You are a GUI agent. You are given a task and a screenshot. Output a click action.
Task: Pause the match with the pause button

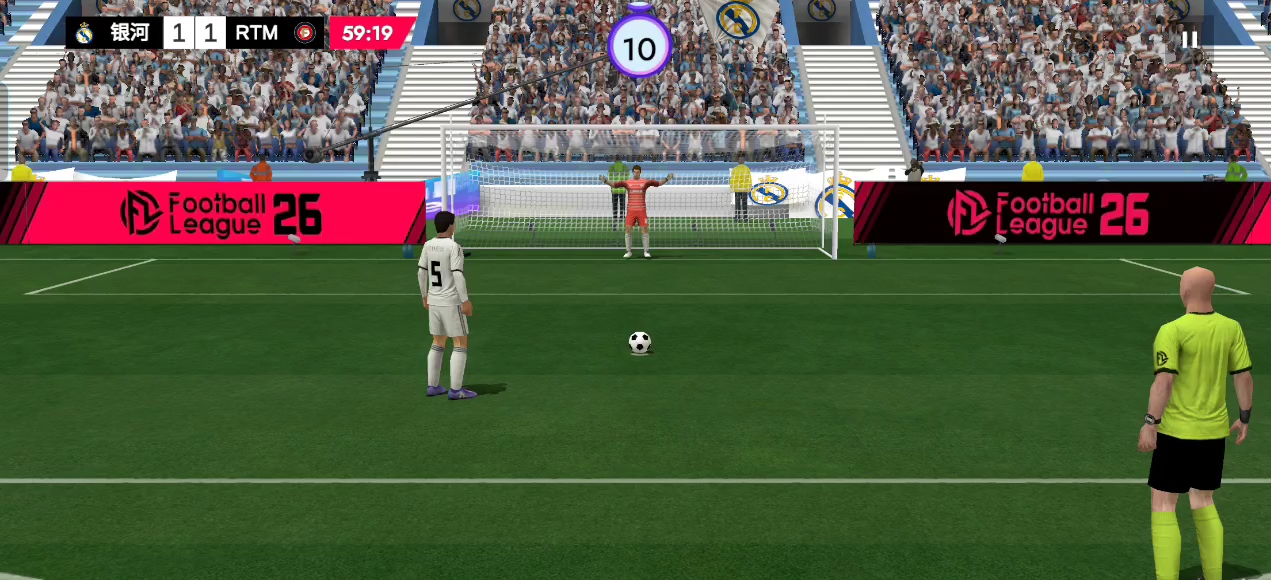(x=1189, y=39)
